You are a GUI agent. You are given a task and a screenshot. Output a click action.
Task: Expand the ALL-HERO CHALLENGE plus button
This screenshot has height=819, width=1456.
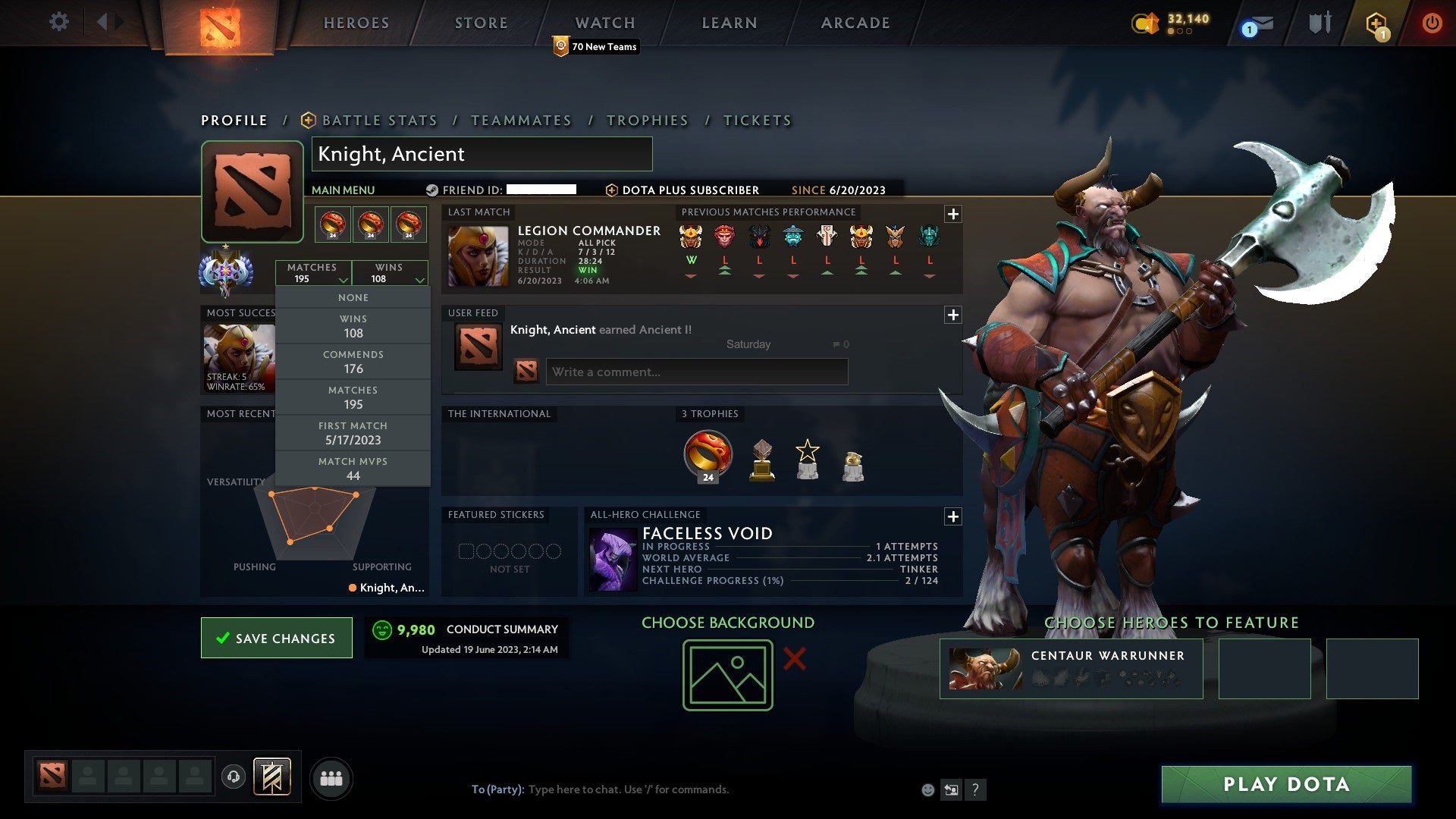coord(953,517)
